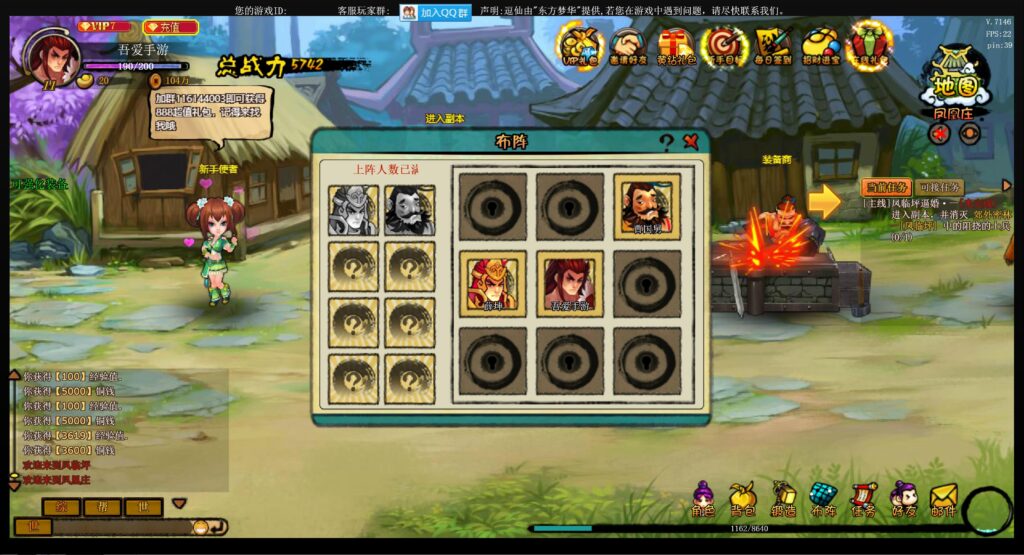The image size is (1024, 555).
Task: Click the chat text input field
Action: point(120,526)
